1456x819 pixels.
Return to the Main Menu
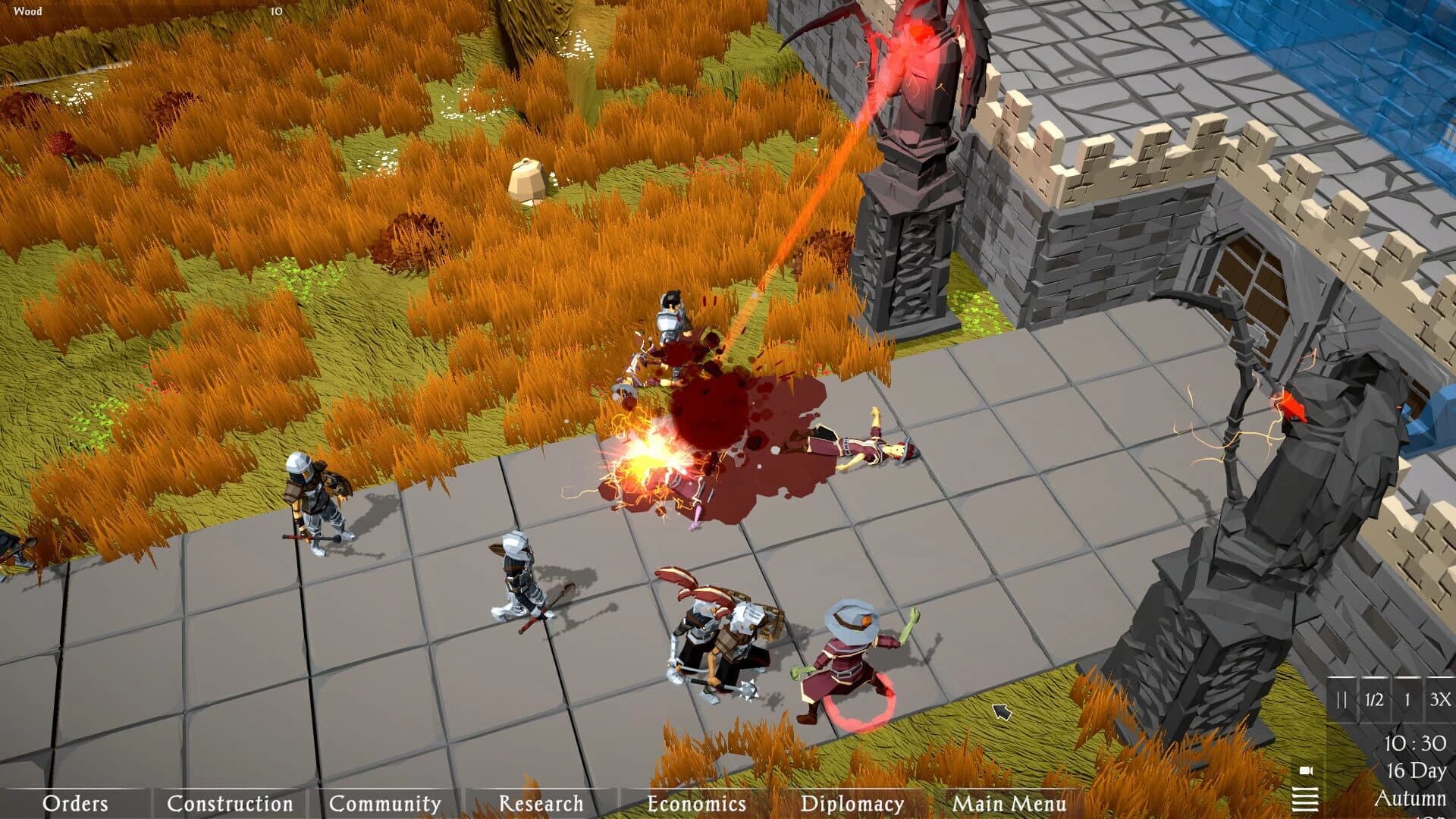pyautogui.click(x=1009, y=802)
